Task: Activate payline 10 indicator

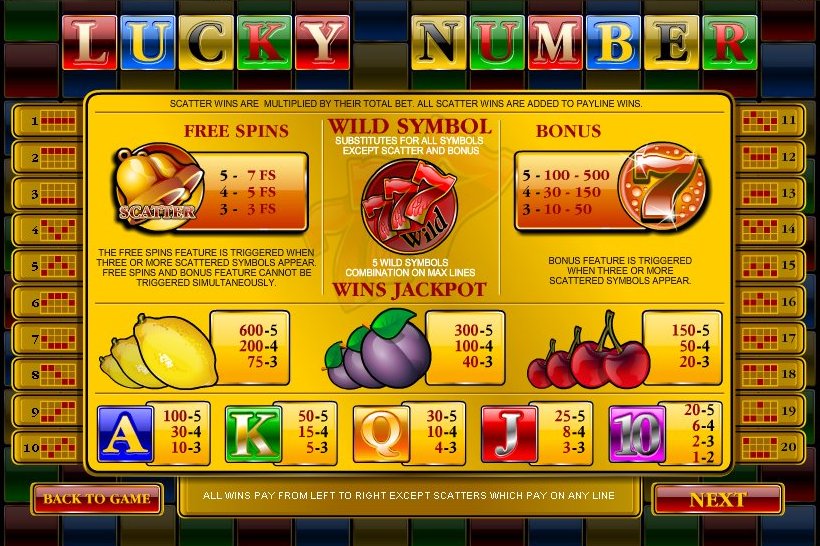Action: (48, 447)
